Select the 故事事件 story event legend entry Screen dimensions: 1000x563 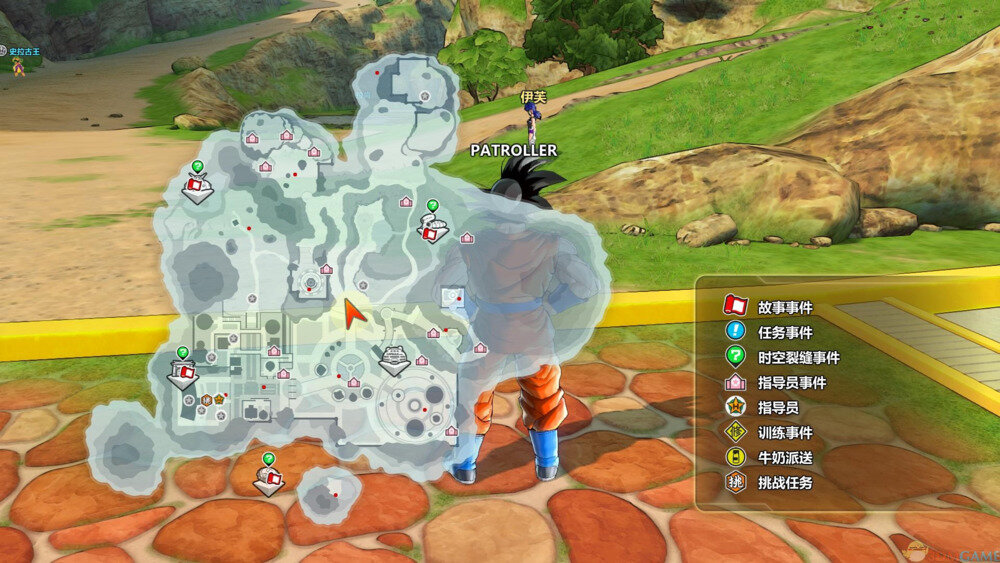(770, 307)
